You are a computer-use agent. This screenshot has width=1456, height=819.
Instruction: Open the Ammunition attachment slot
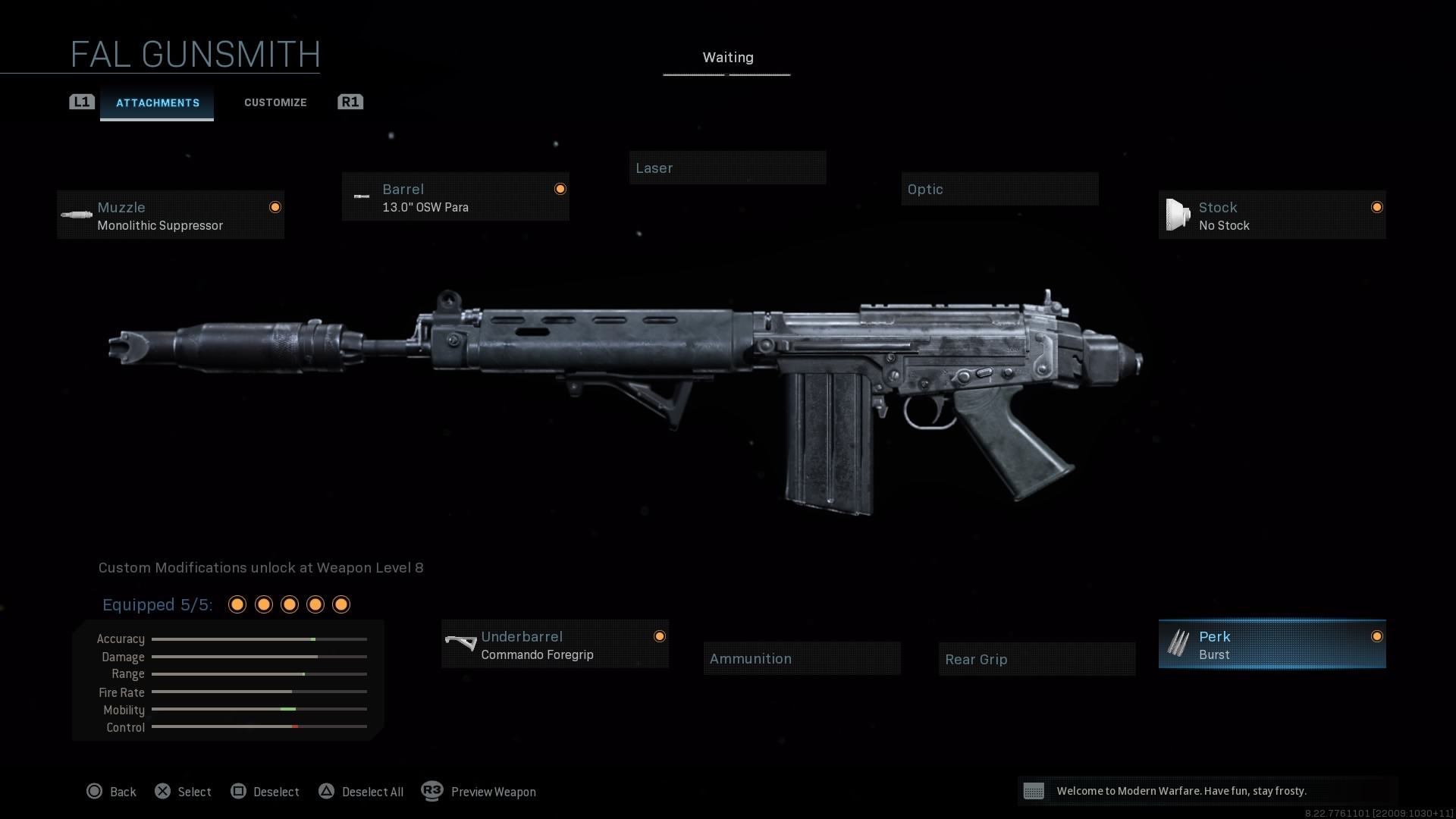click(802, 658)
